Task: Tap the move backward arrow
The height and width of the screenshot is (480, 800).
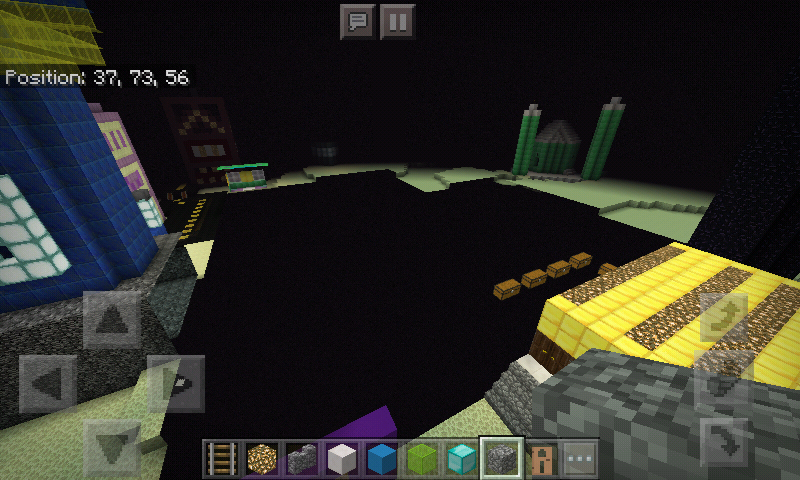Action: (x=113, y=446)
